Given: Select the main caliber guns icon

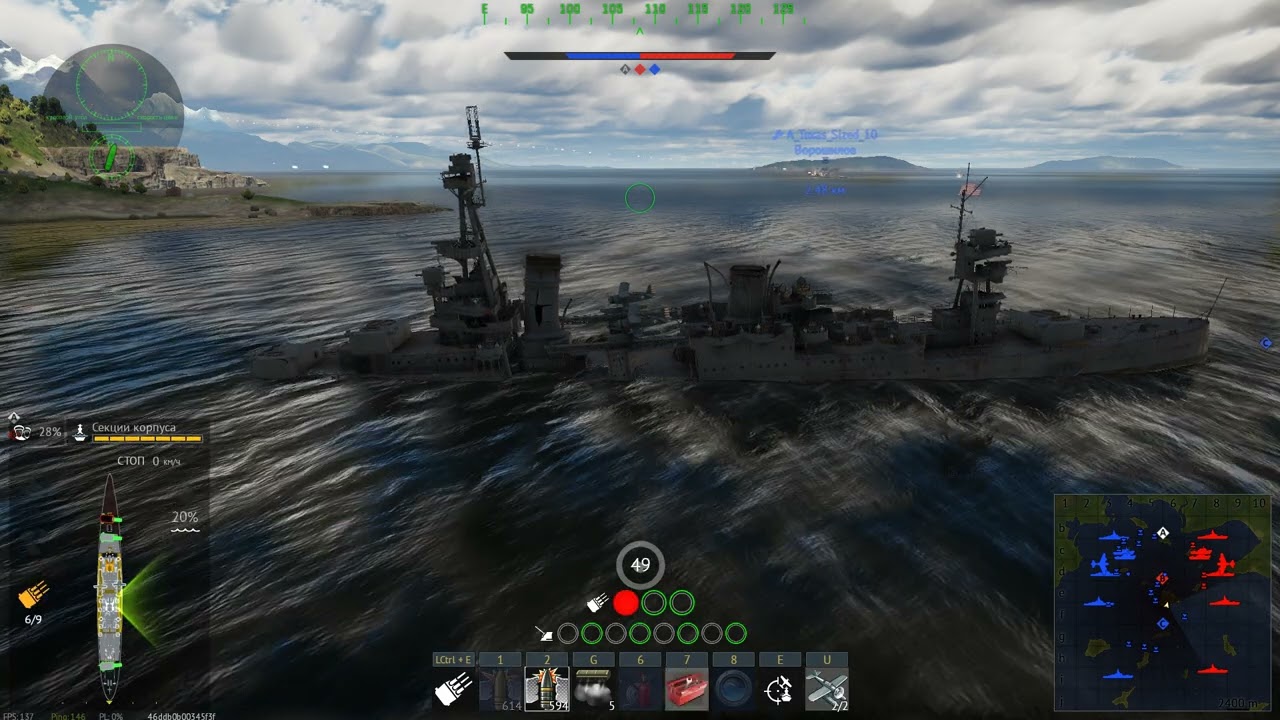Looking at the screenshot, I should tap(452, 688).
